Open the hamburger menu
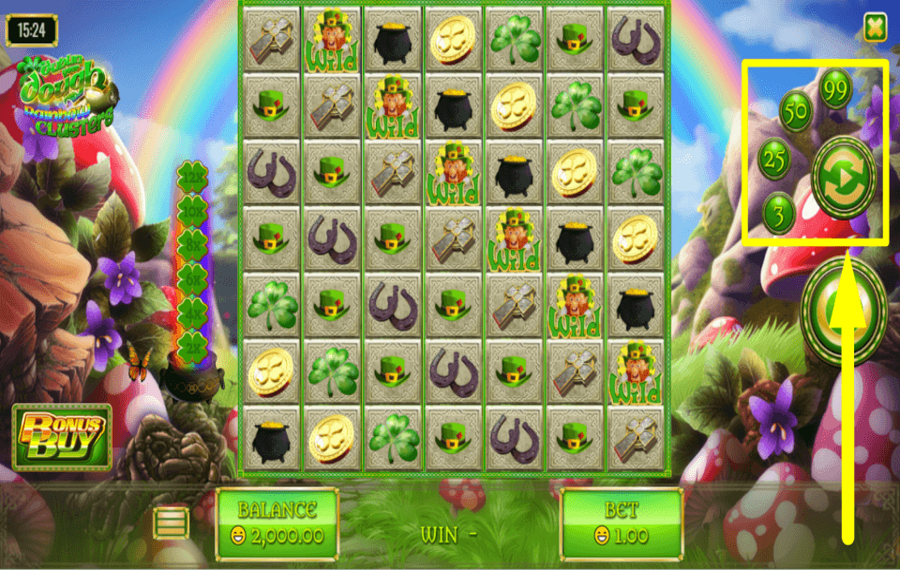 click(171, 522)
